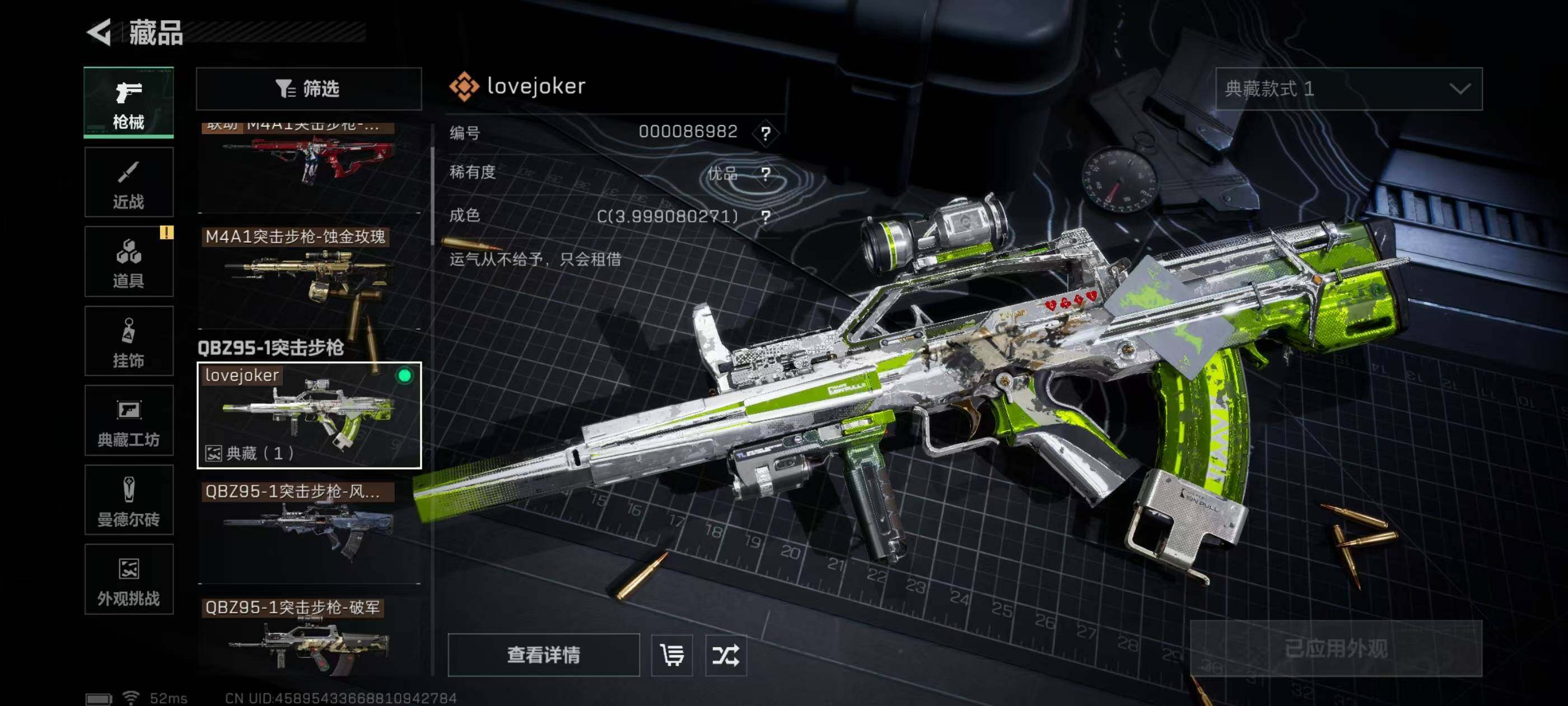Show the 稀有度 rarity help tooltip
This screenshot has width=1568, height=706.
point(766,174)
